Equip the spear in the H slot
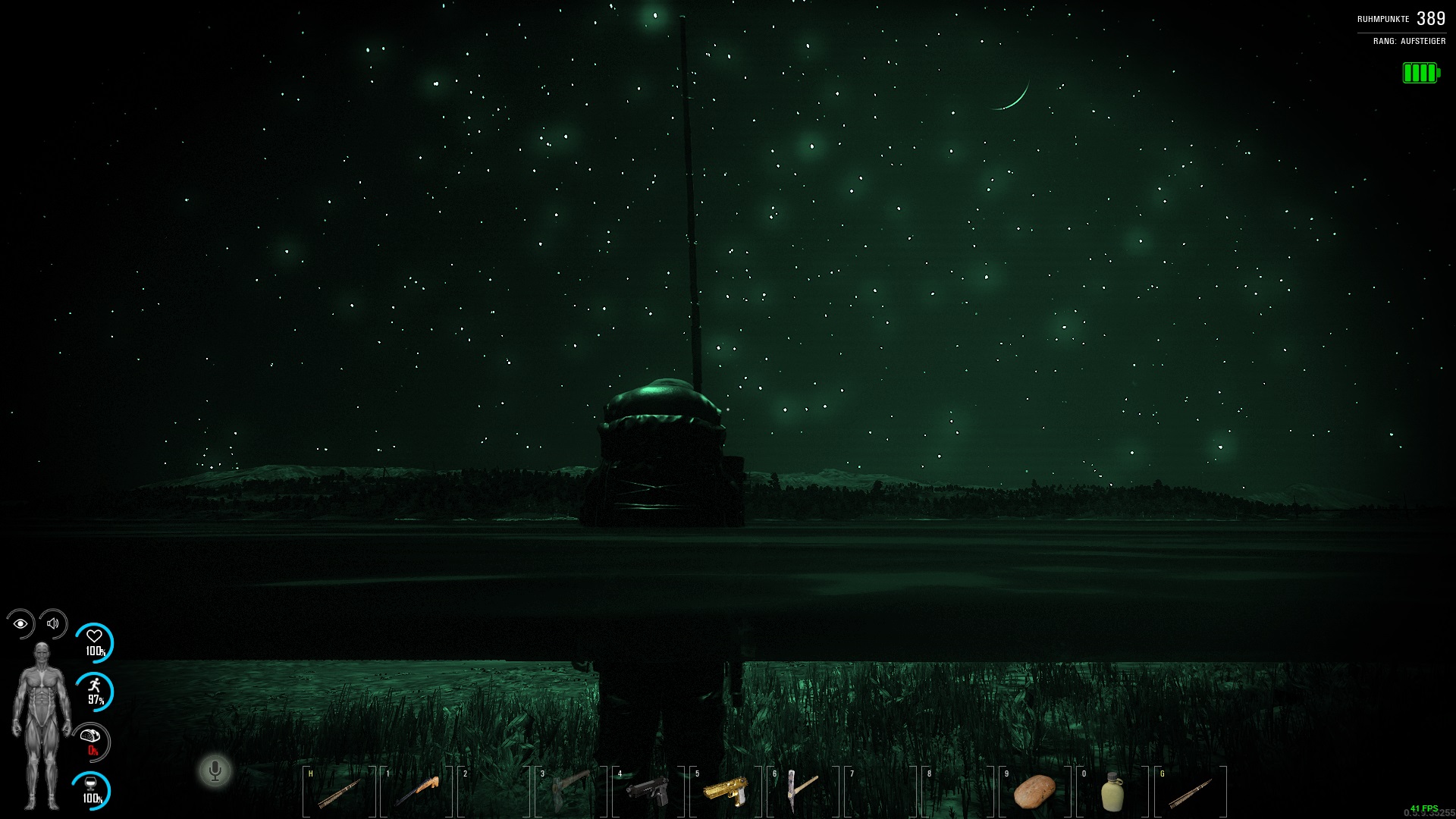Screen dimensions: 1456x819 [338, 792]
